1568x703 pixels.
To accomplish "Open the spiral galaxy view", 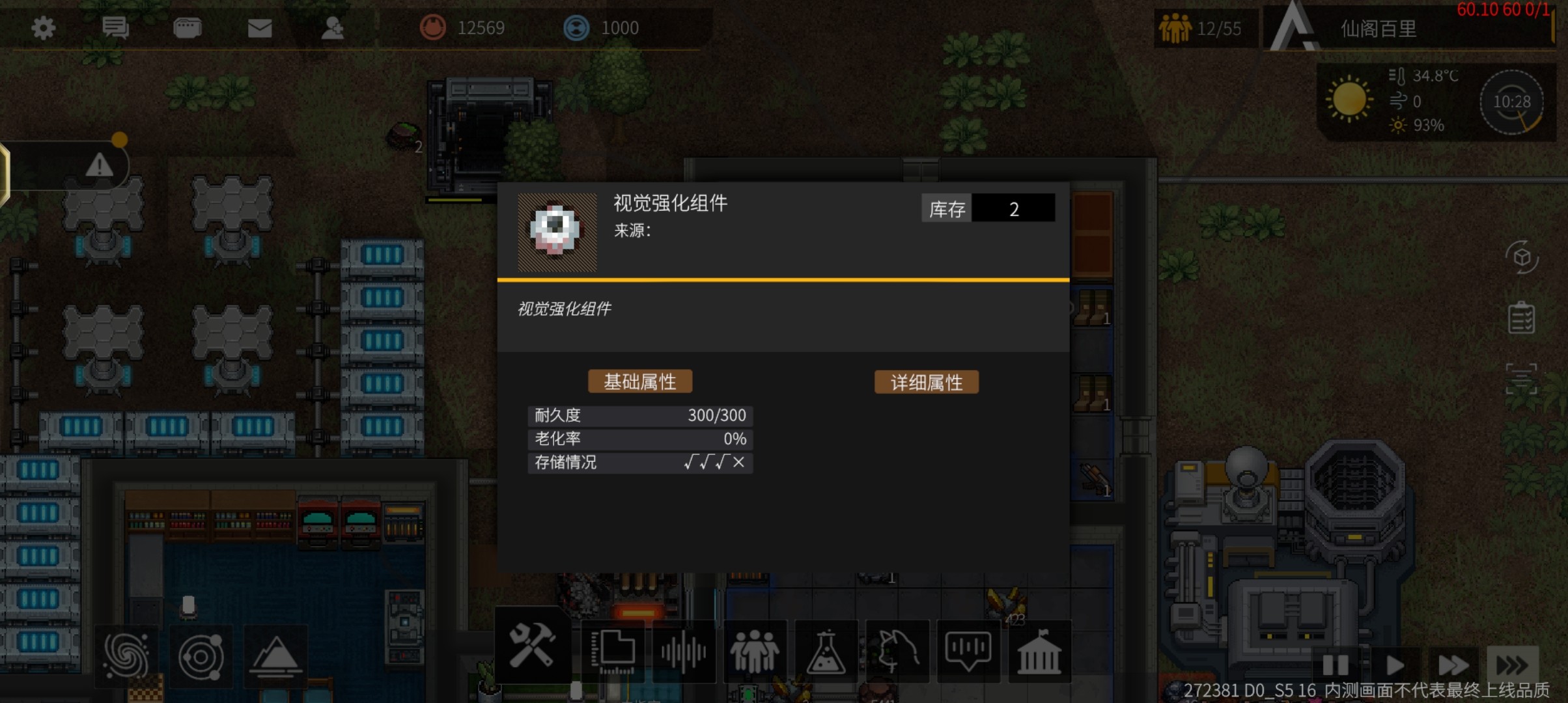I will [126, 656].
